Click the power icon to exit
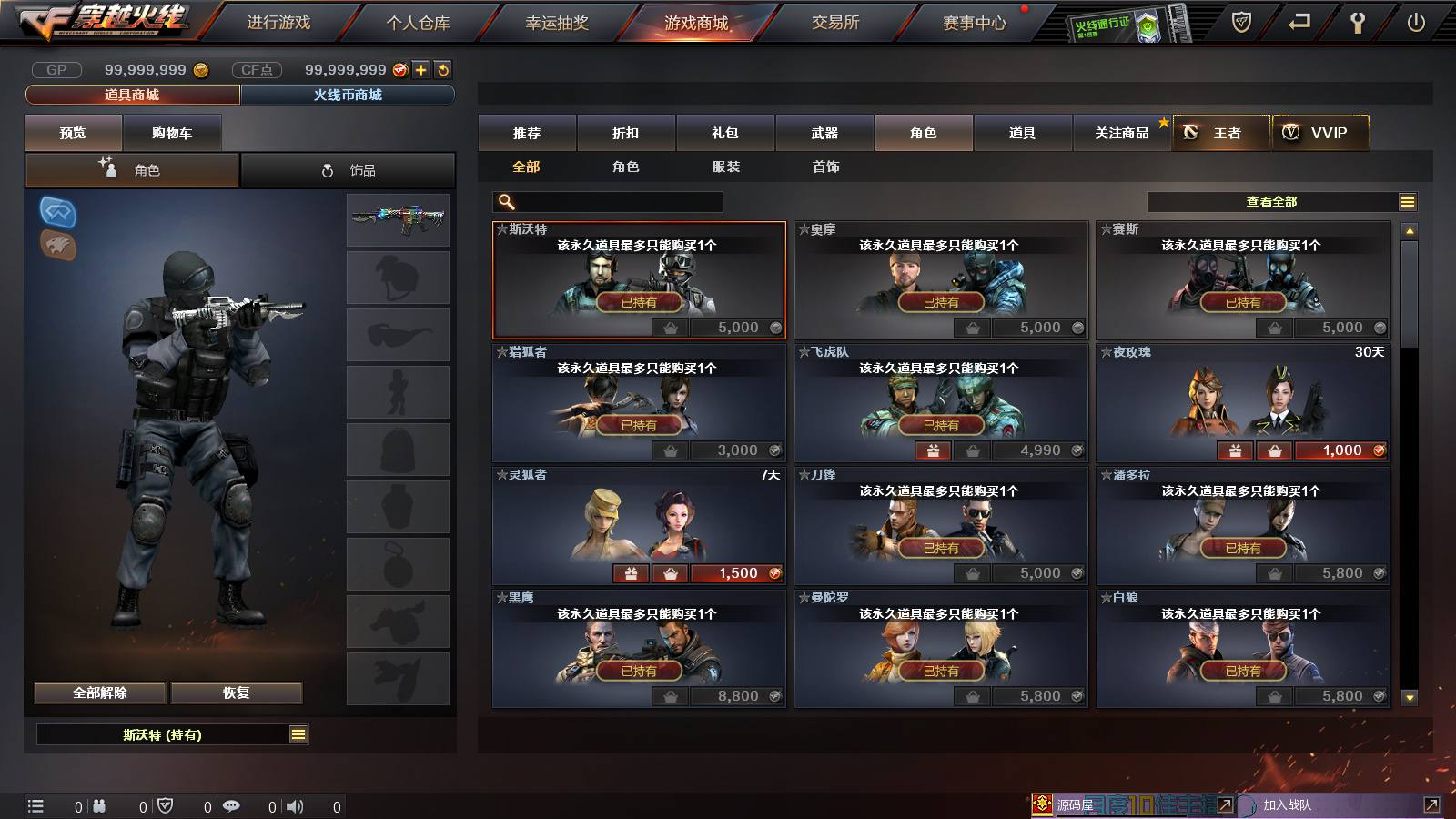 (x=1416, y=23)
